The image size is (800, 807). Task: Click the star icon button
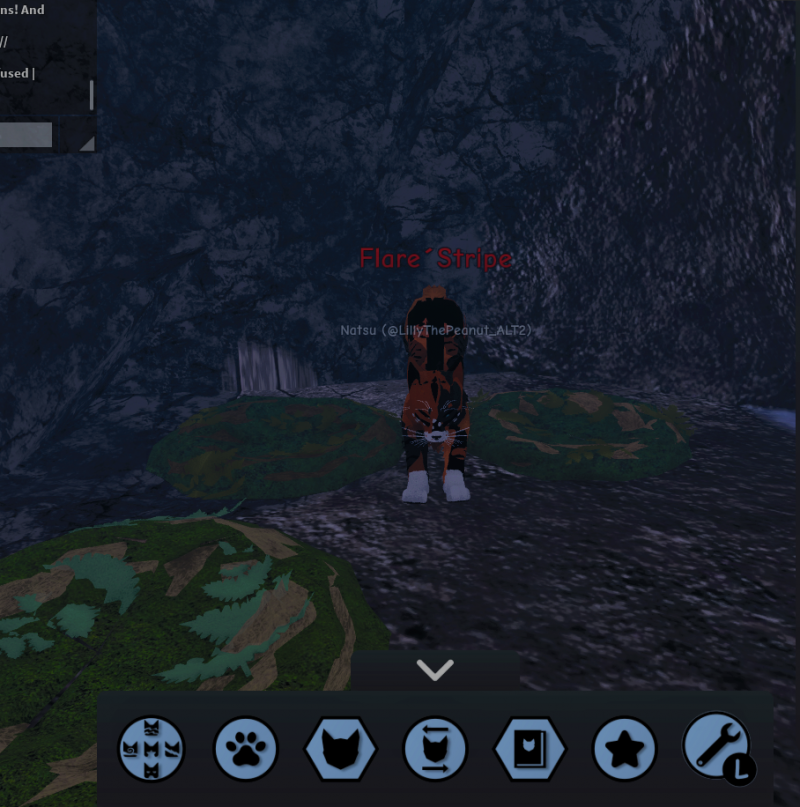(624, 749)
